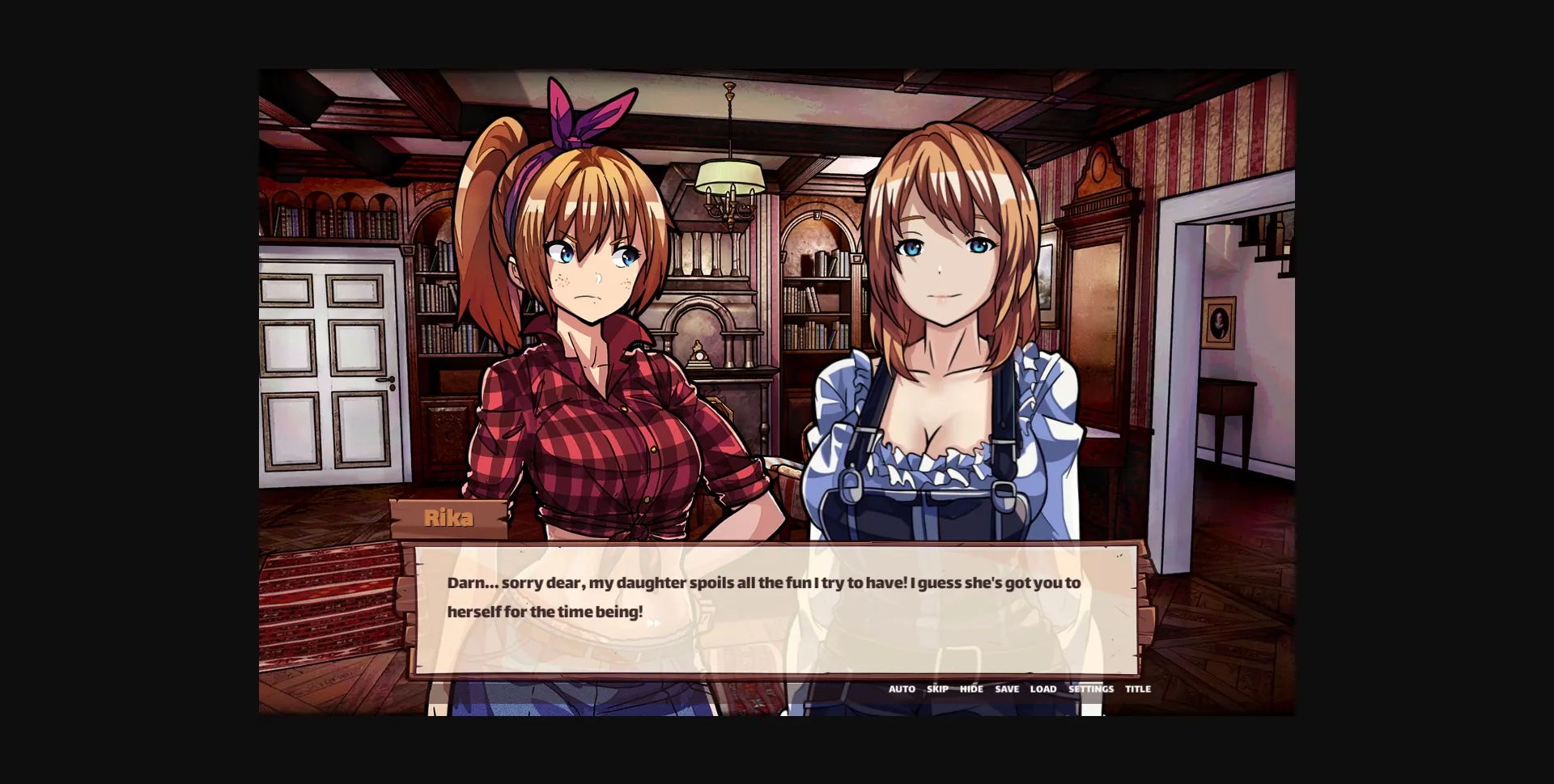Open the Save game menu

click(1007, 689)
